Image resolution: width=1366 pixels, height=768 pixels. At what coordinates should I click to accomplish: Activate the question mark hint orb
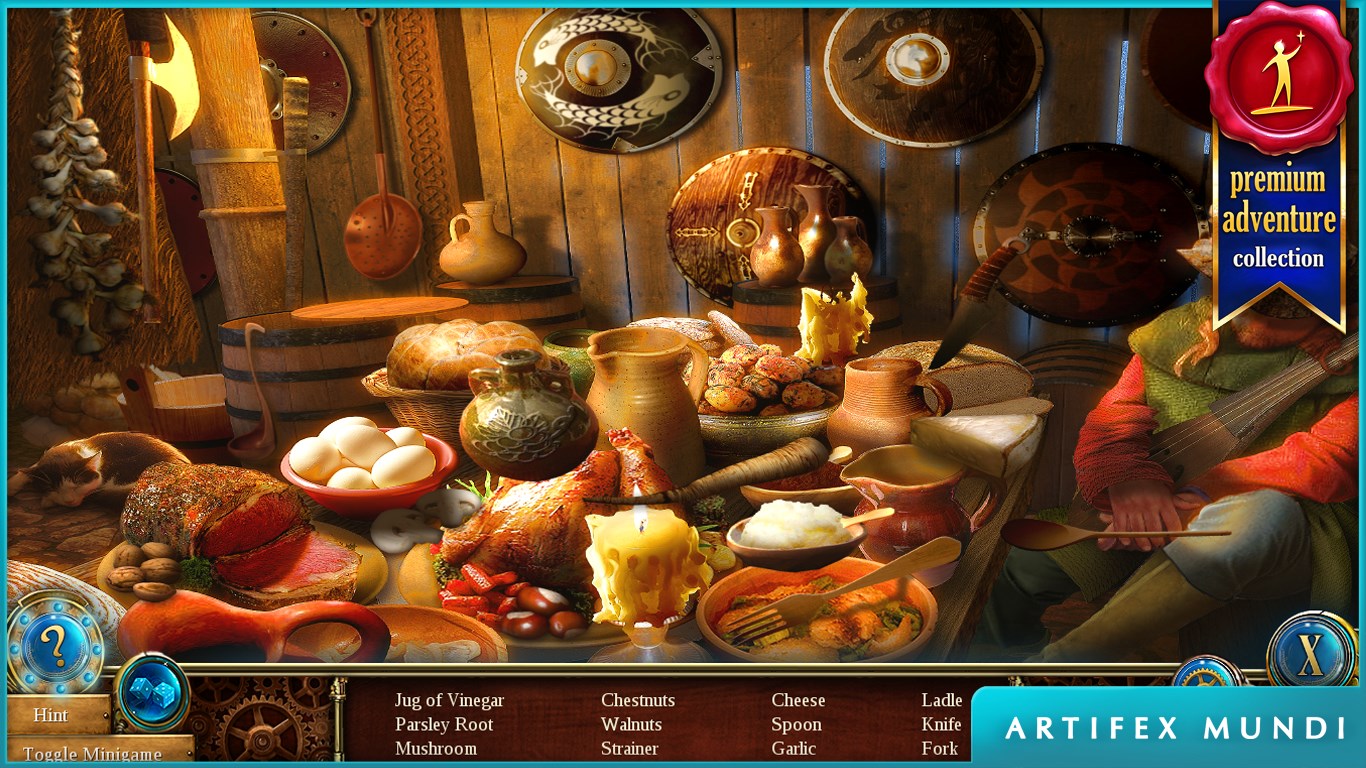54,646
